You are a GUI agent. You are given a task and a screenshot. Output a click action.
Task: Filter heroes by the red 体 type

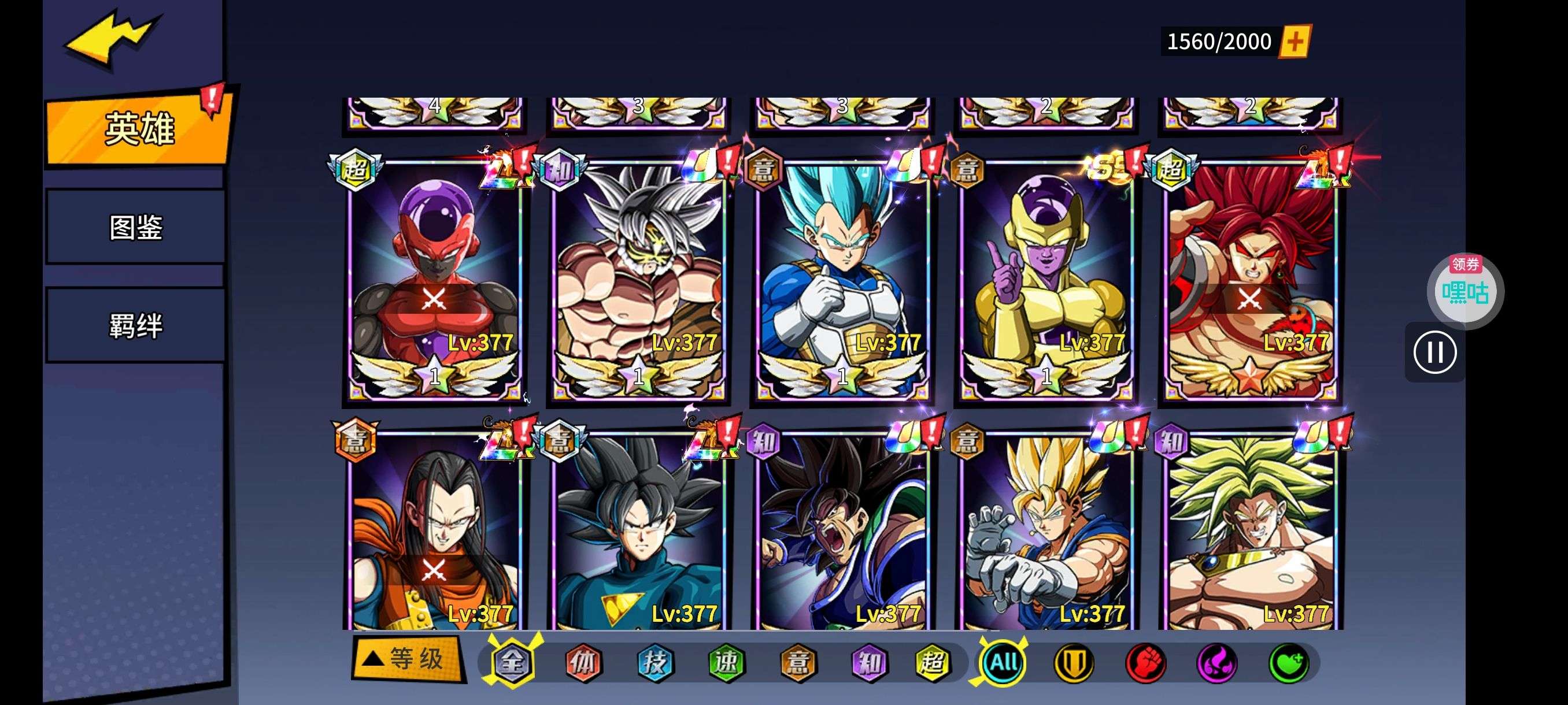pos(583,662)
